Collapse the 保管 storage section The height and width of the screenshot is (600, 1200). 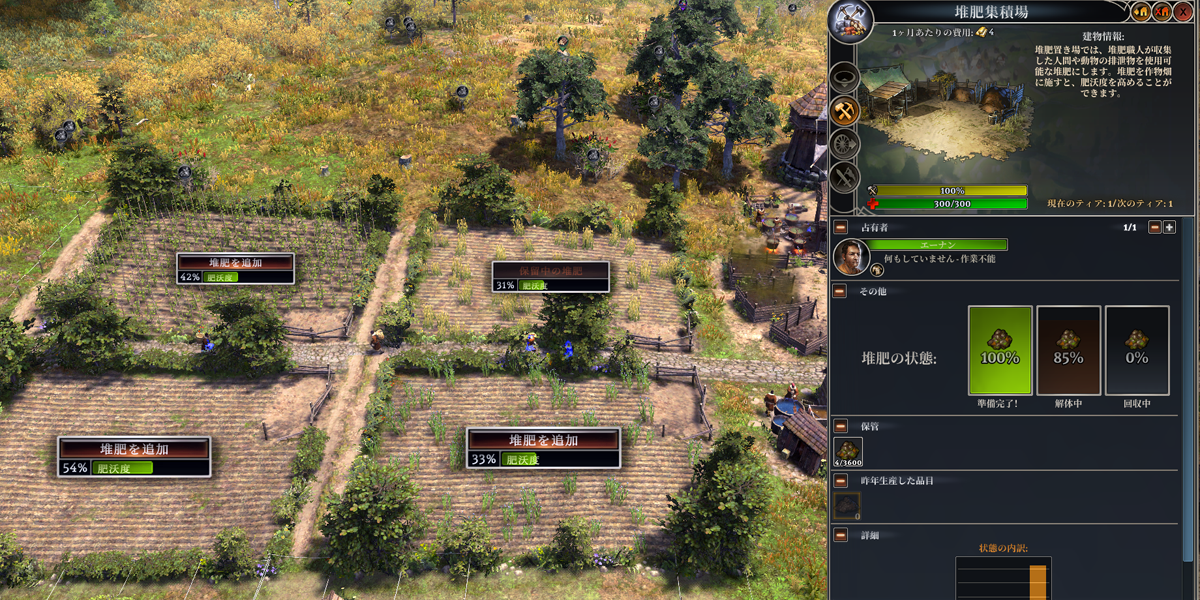coord(840,425)
